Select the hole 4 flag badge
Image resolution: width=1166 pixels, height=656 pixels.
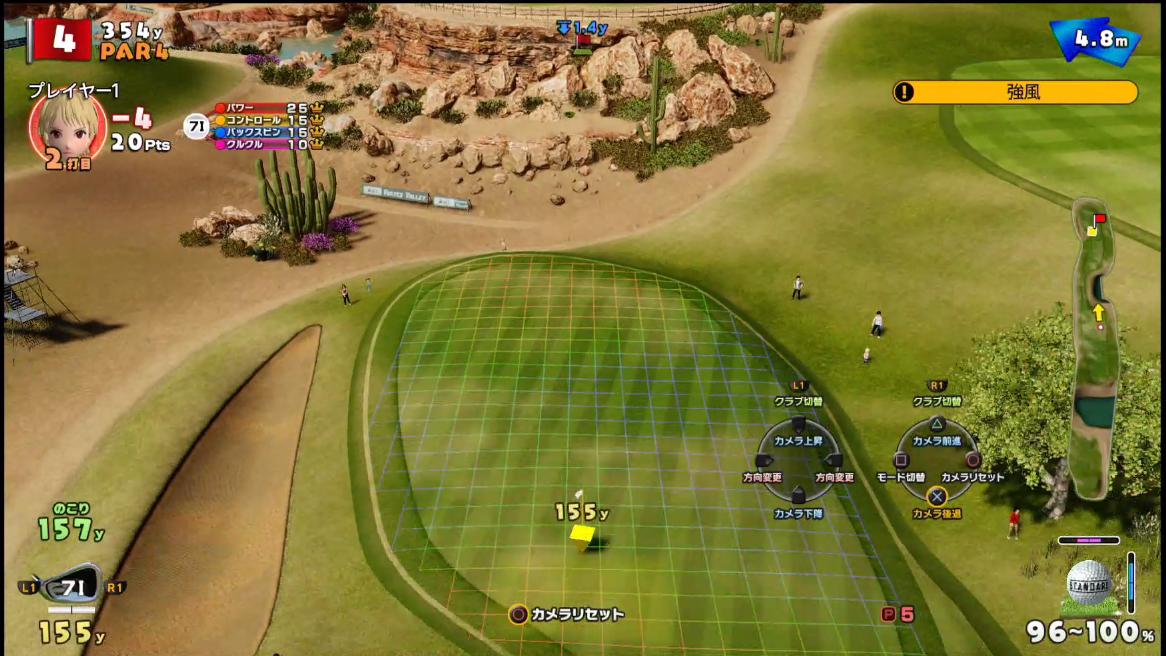[x=62, y=40]
